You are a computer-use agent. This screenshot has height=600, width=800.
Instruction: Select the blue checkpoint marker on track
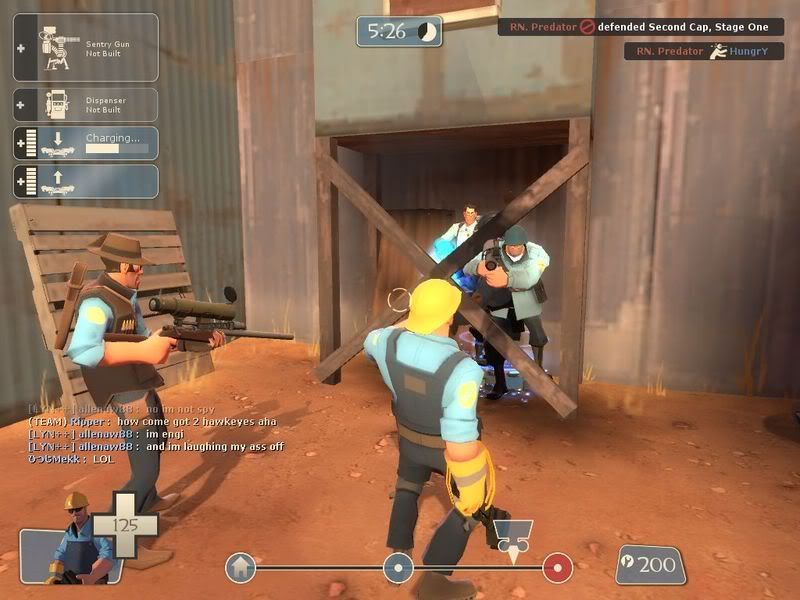tap(398, 568)
